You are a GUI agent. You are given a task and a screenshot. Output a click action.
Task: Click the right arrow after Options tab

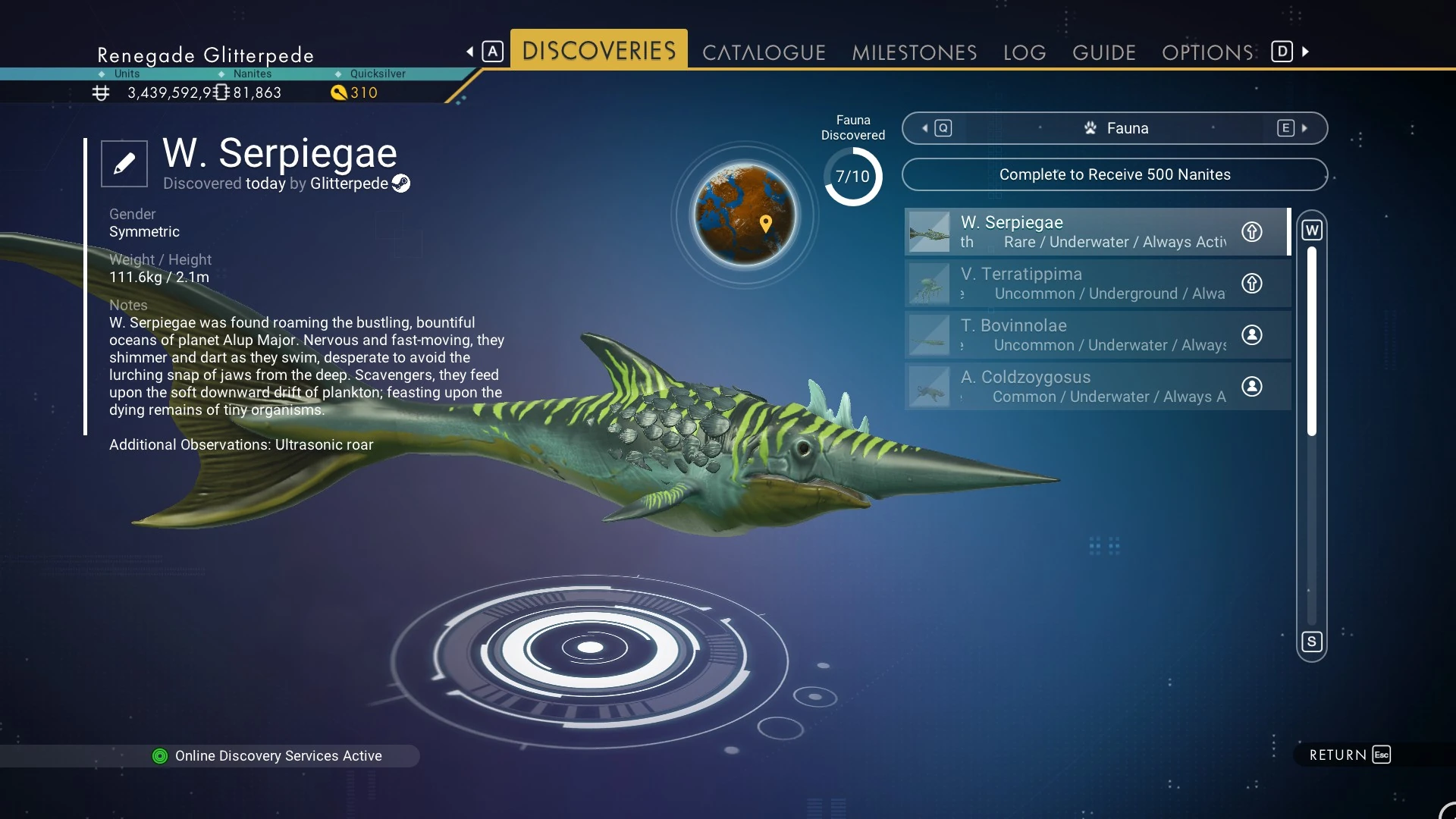coord(1306,52)
